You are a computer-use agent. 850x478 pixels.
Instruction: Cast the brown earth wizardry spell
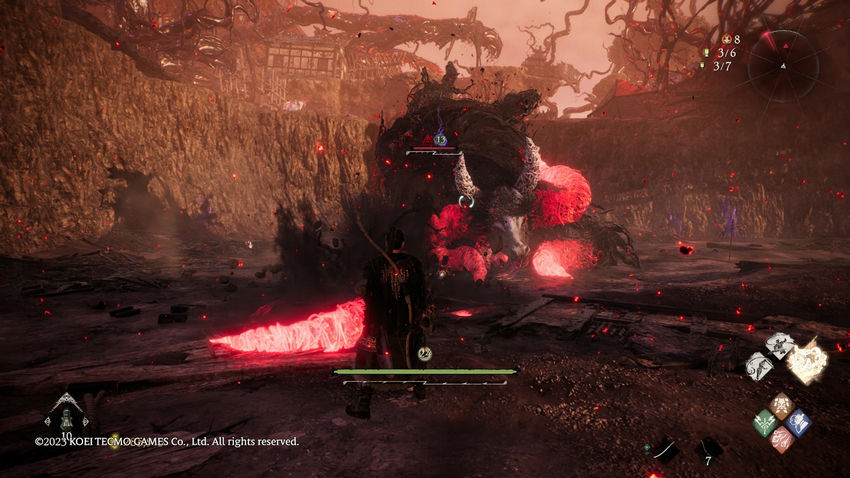[781, 405]
